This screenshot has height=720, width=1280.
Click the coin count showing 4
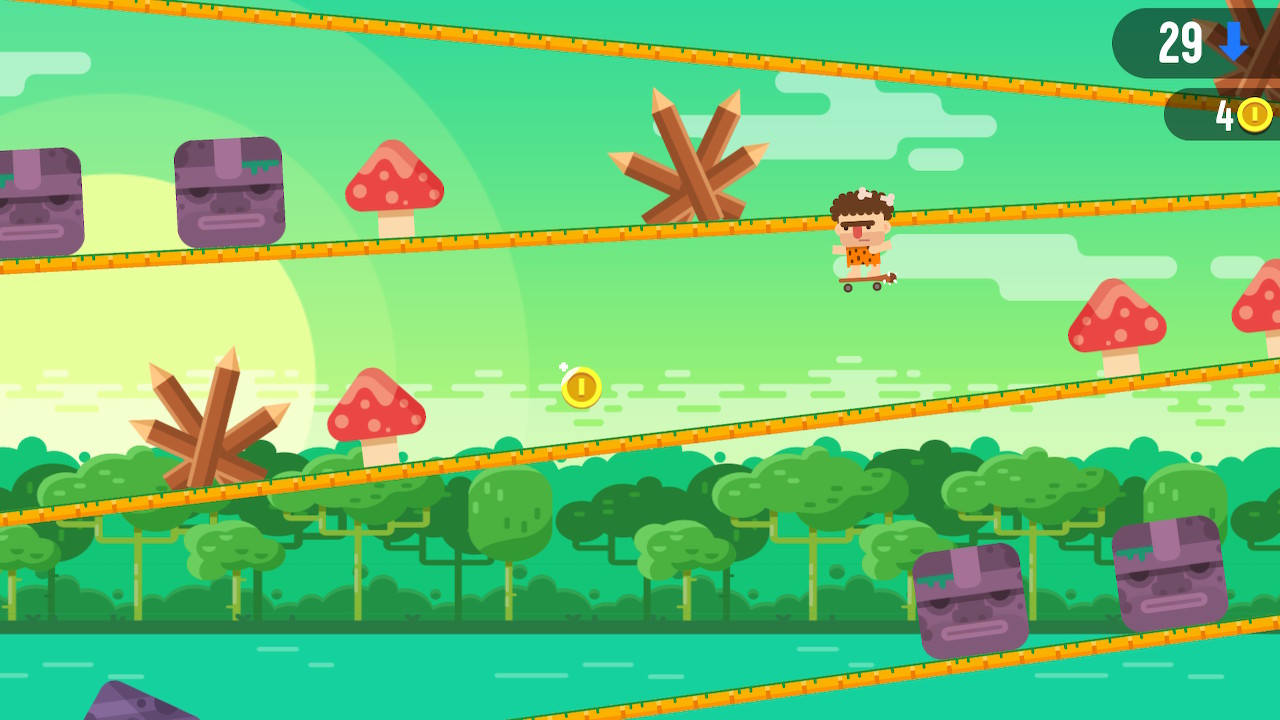click(x=1226, y=116)
